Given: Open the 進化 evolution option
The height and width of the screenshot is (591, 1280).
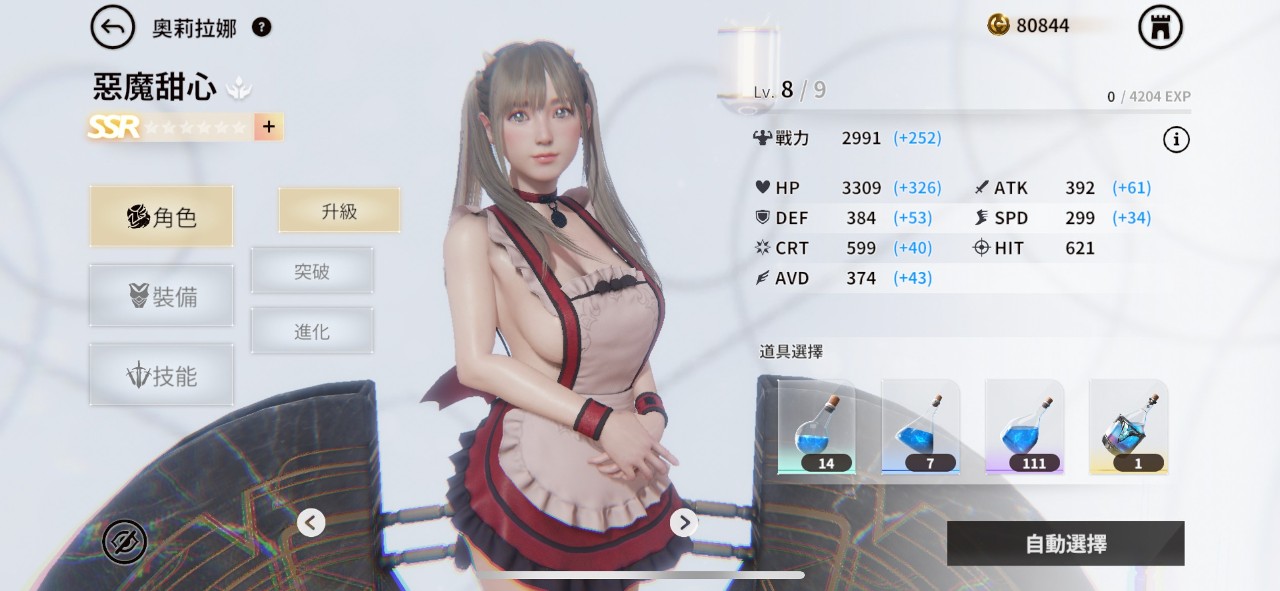Looking at the screenshot, I should pos(312,331).
